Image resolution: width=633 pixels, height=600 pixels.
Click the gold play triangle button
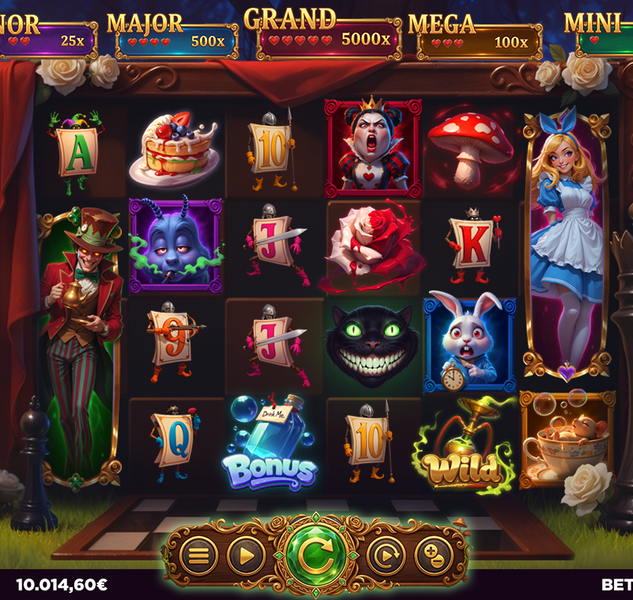tap(246, 553)
